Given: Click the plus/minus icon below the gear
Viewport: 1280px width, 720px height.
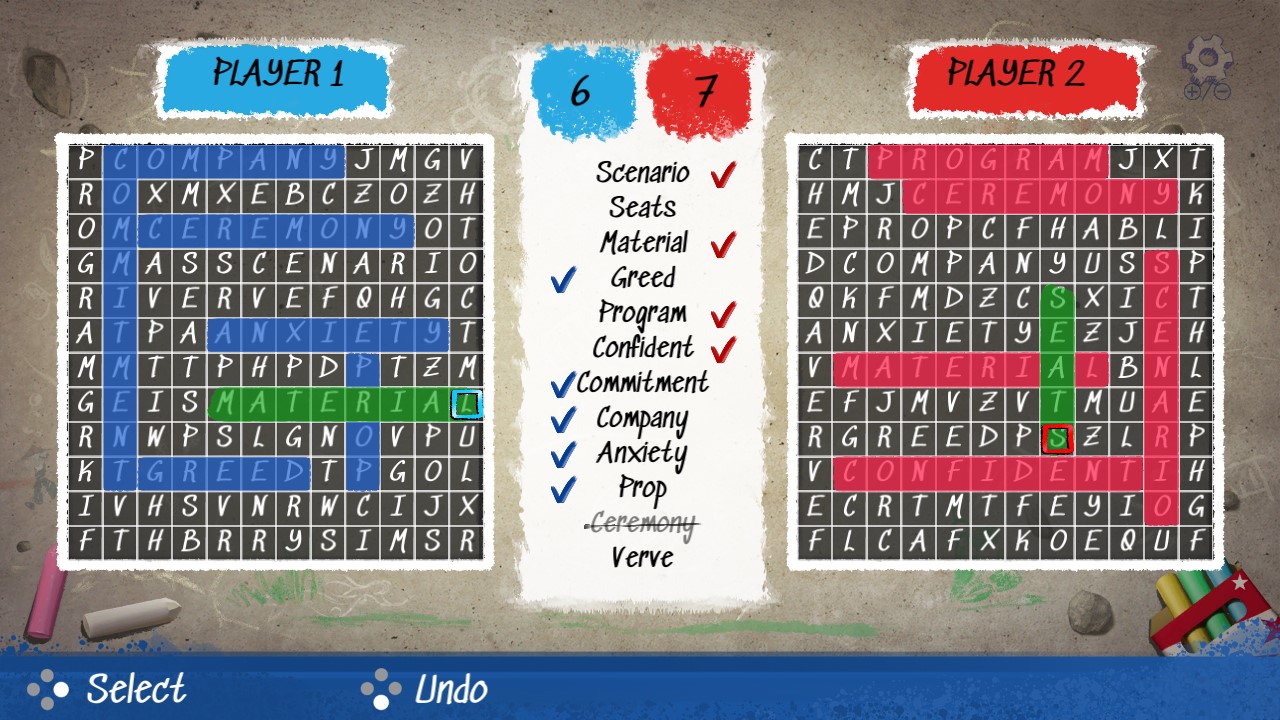Looking at the screenshot, I should (1205, 92).
